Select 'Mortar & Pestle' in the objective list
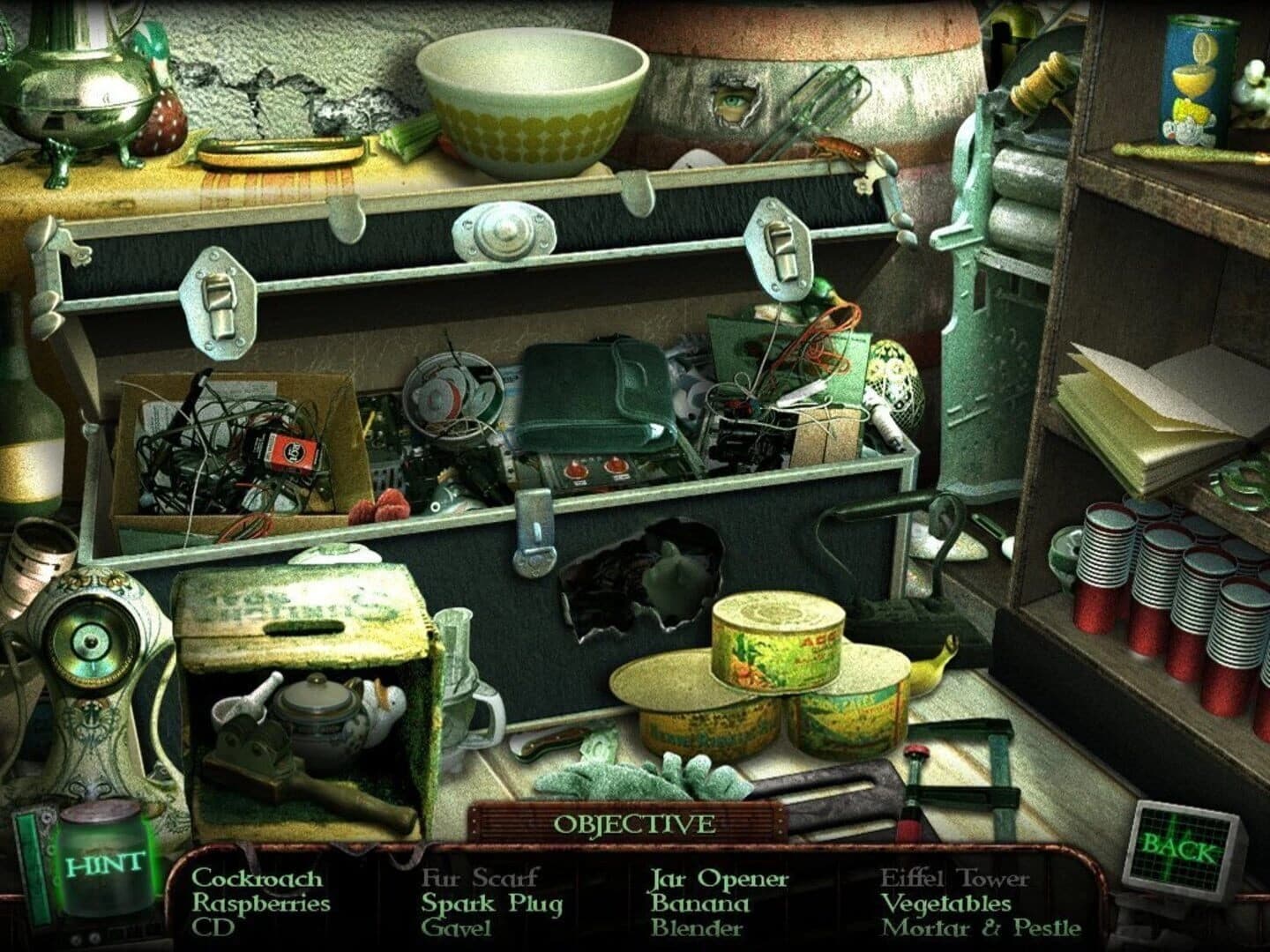 click(x=982, y=927)
